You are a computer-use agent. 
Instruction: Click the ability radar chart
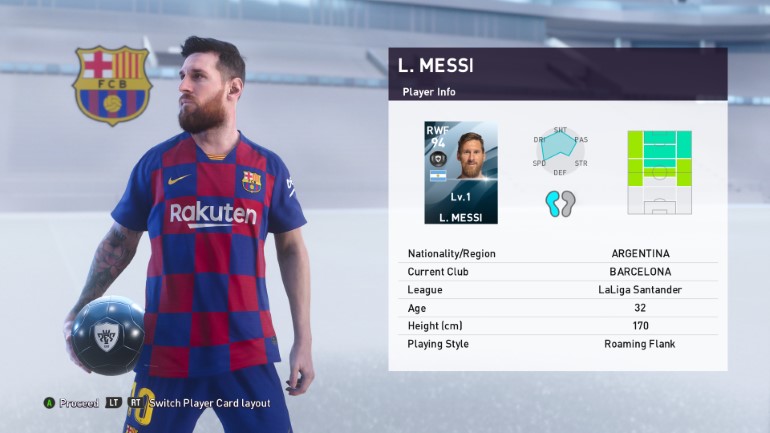(560, 150)
